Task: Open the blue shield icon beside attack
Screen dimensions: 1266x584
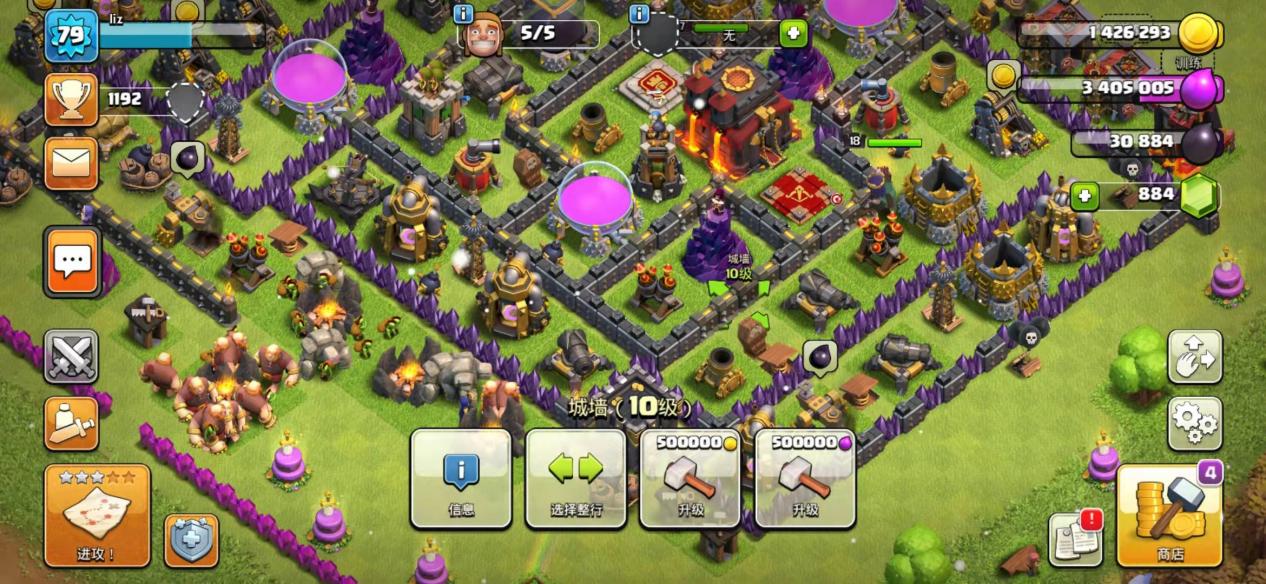Action: [x=191, y=541]
